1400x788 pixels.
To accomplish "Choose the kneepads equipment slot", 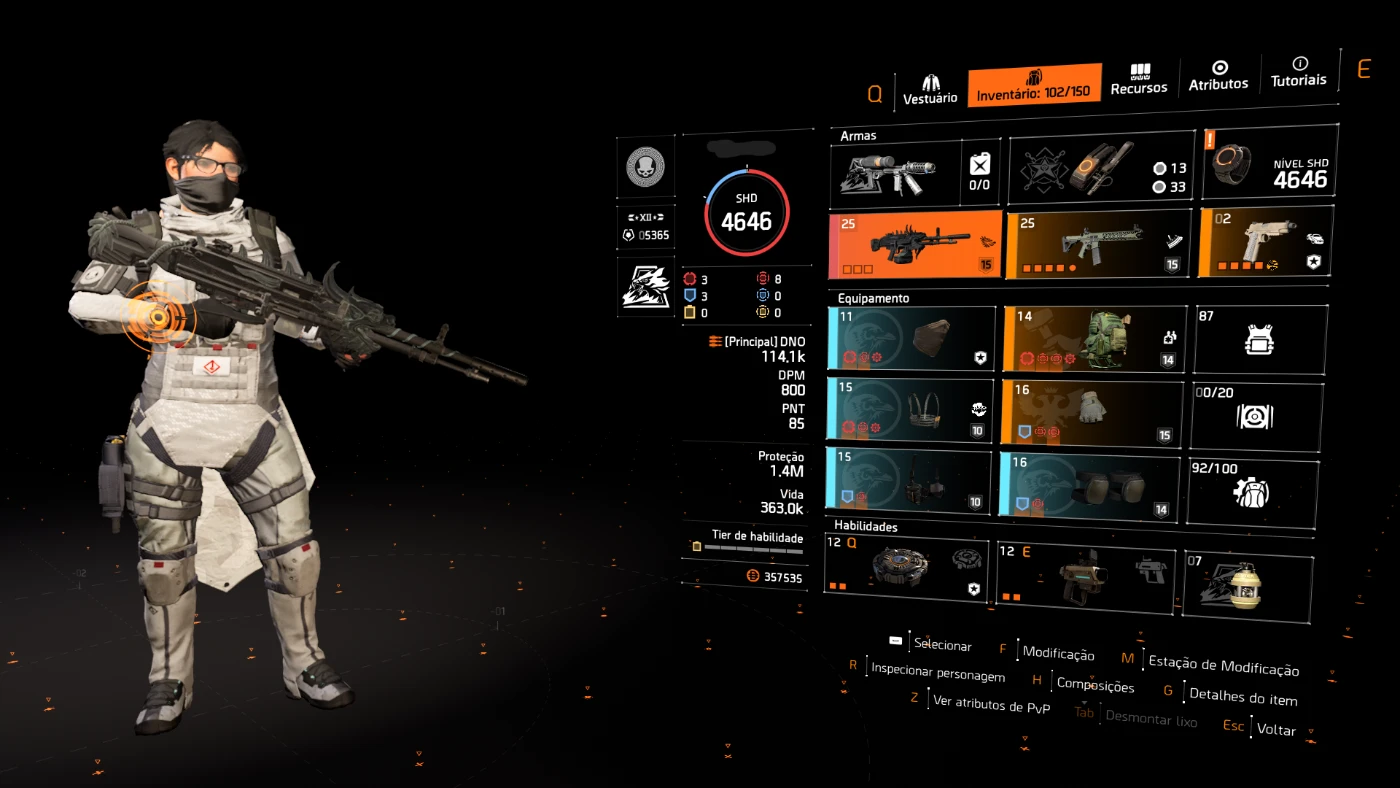I will pos(1089,485).
